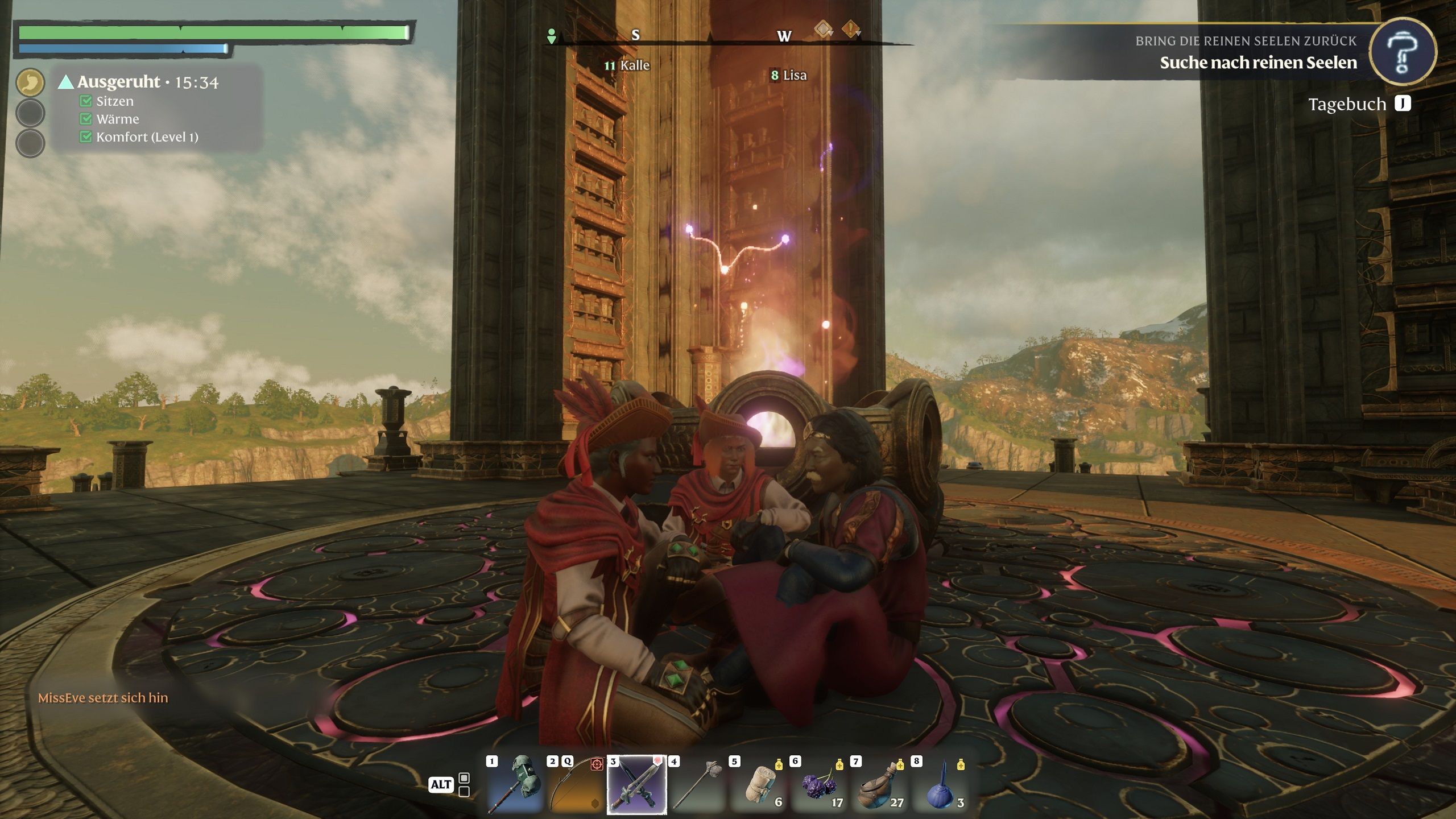Select the stone-headed staff in slot 4

[697, 784]
